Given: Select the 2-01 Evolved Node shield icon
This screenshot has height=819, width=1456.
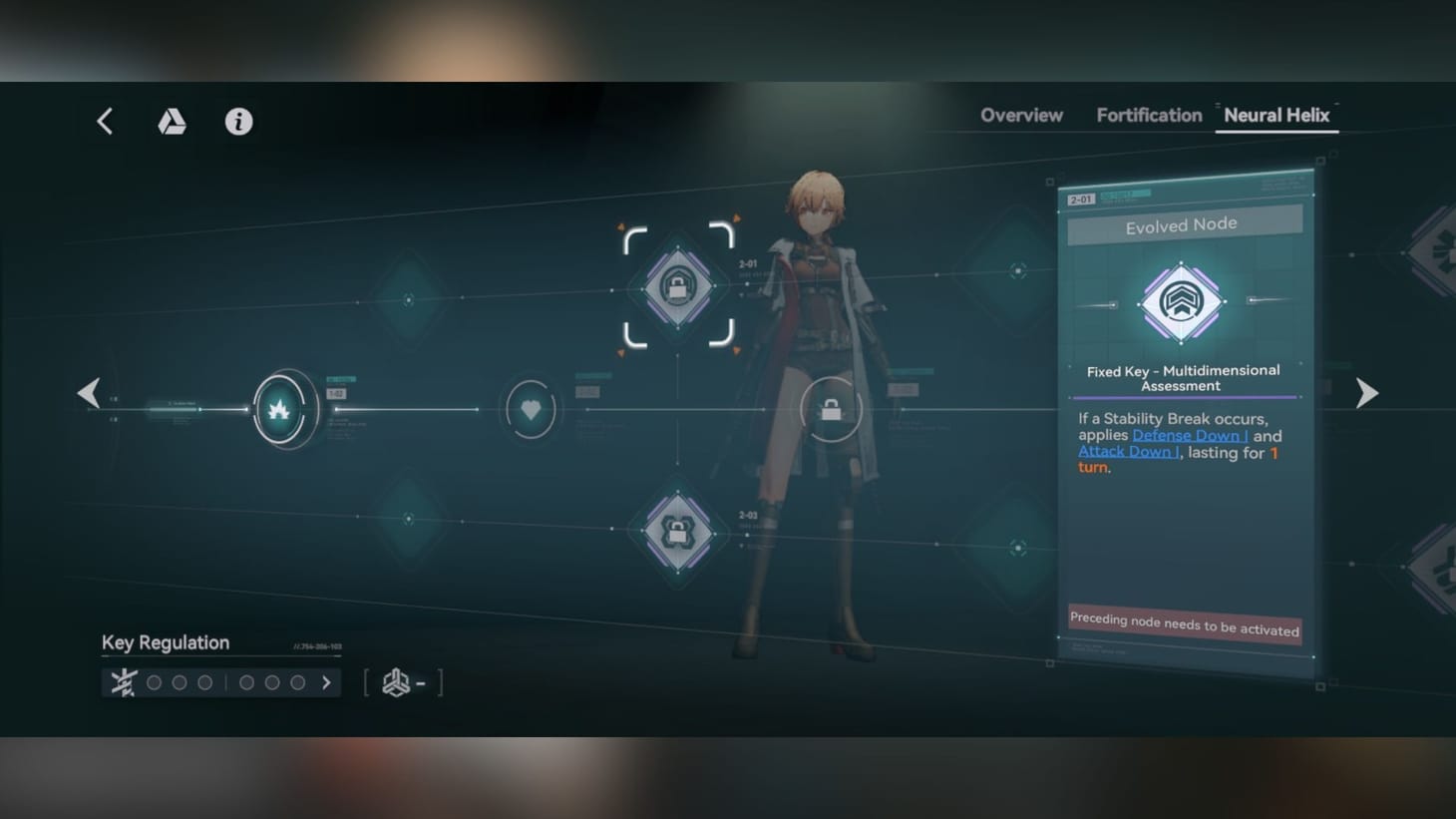Looking at the screenshot, I should pos(678,287).
